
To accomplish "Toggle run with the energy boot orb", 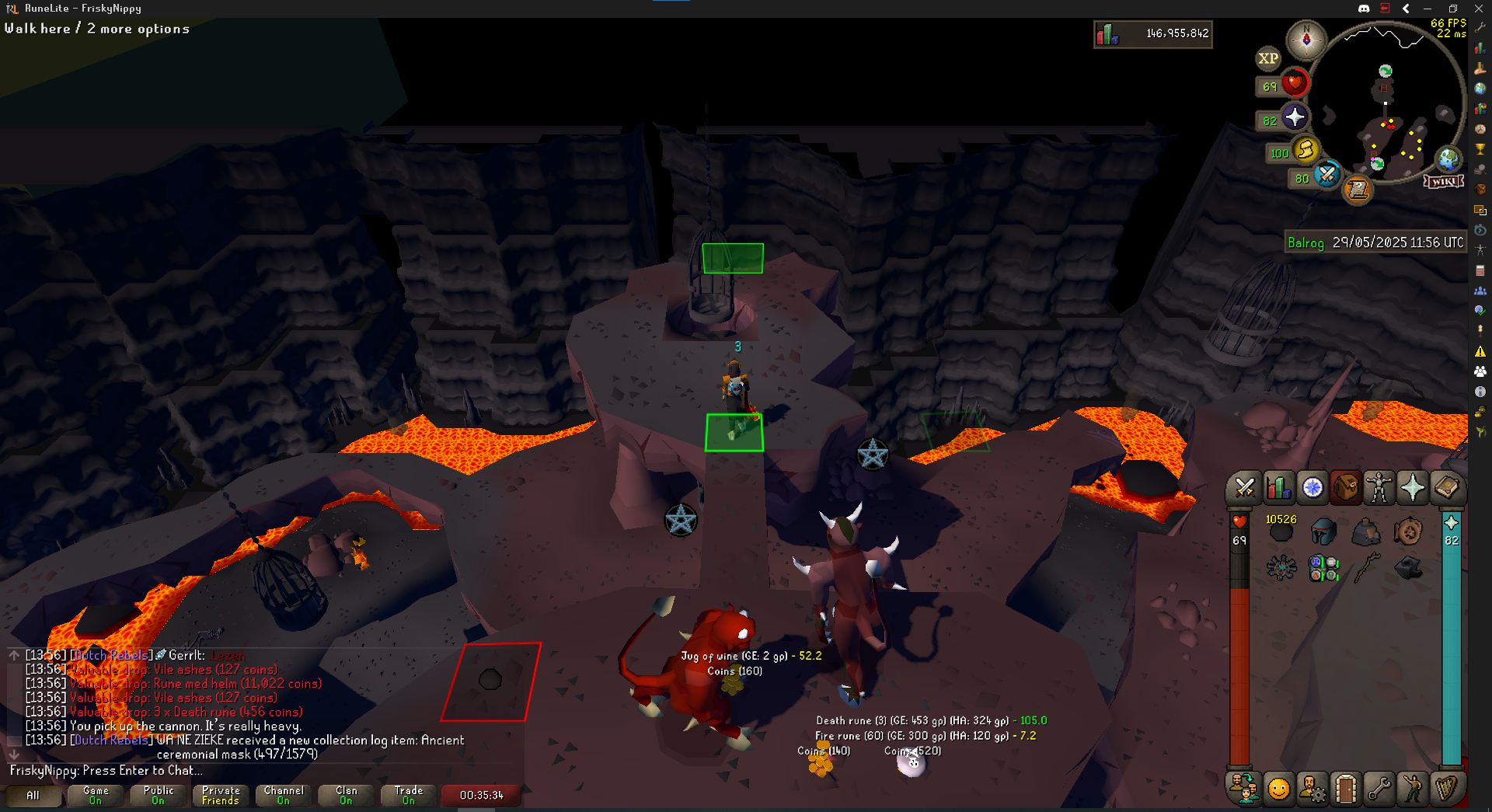I will [1305, 150].
